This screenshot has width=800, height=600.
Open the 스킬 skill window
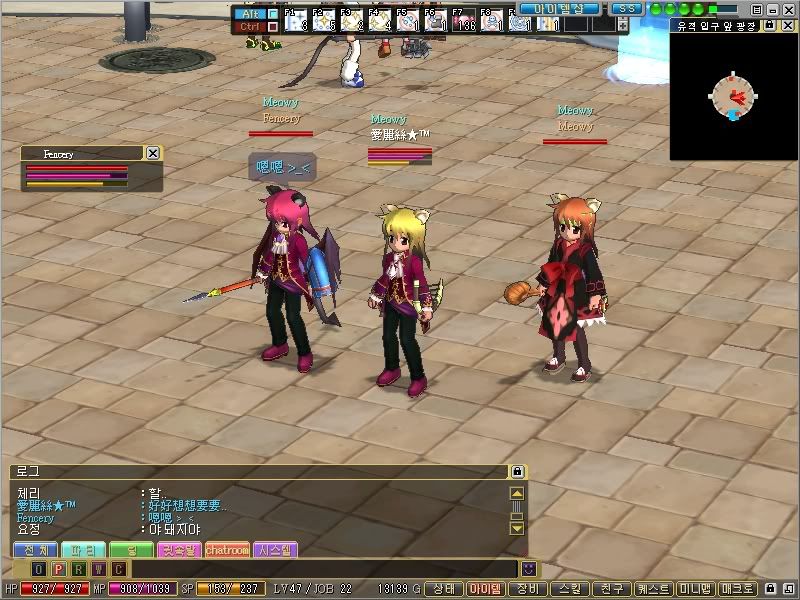click(570, 589)
